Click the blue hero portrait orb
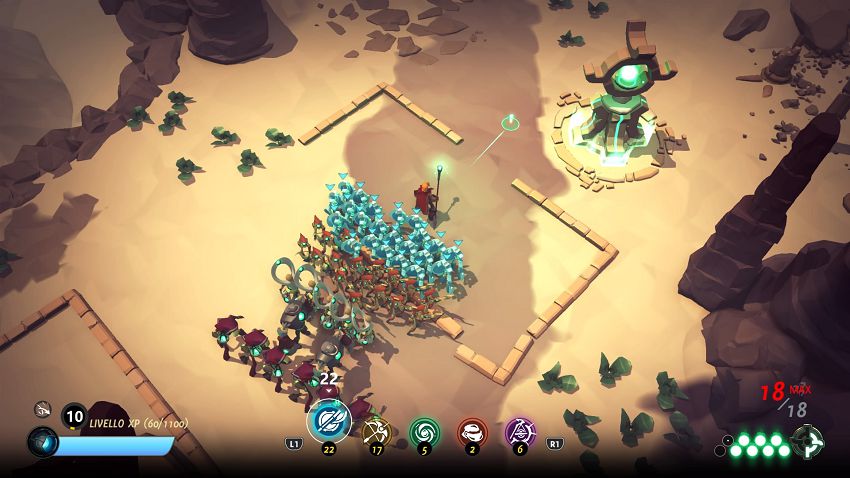The width and height of the screenshot is (850, 478). [42, 441]
